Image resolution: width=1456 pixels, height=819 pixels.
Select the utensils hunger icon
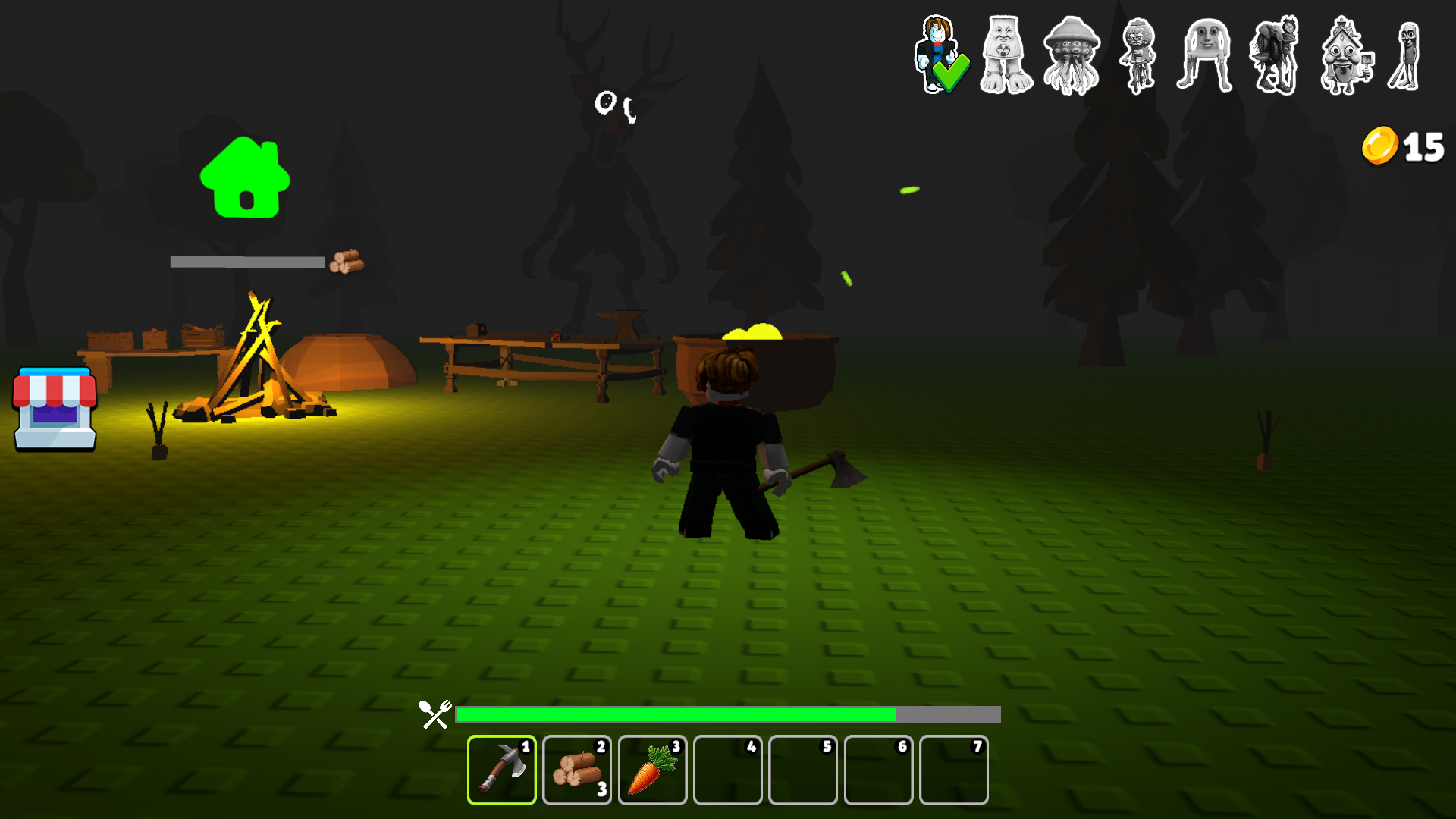[435, 714]
